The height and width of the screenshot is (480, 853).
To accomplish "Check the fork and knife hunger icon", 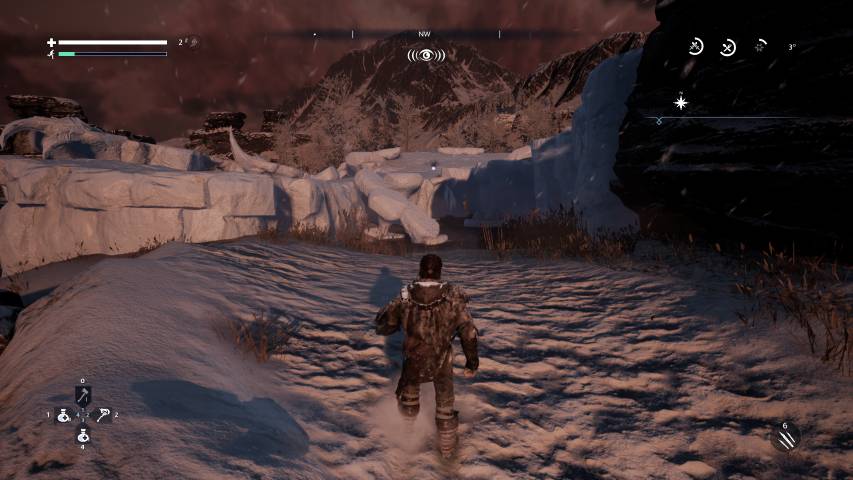I will [x=728, y=47].
